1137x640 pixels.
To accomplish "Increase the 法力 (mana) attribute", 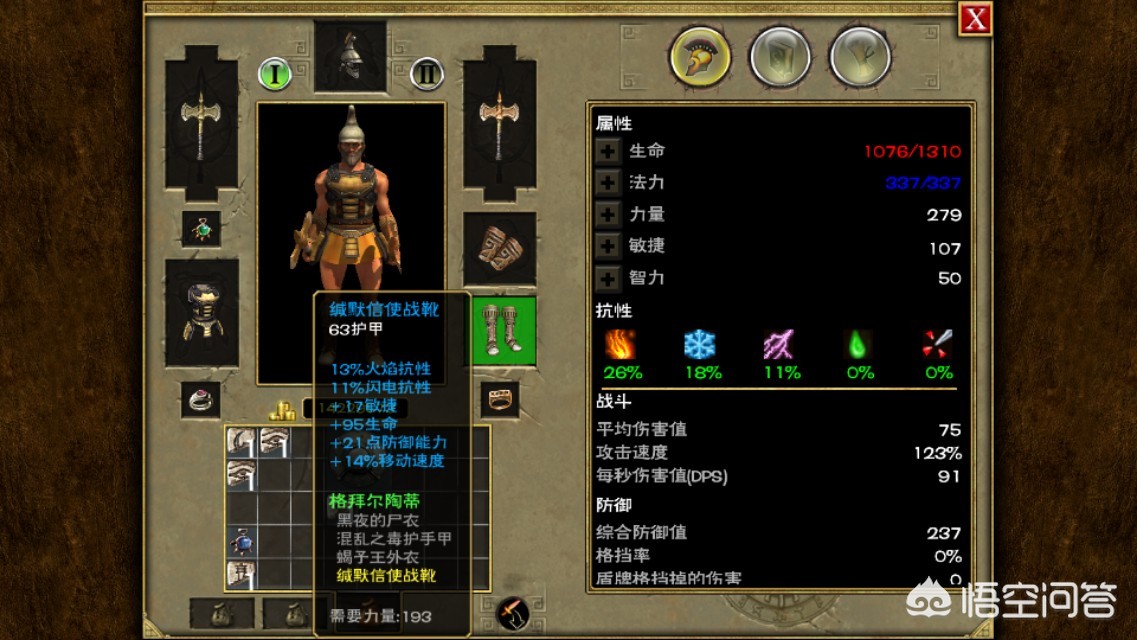I will point(608,183).
